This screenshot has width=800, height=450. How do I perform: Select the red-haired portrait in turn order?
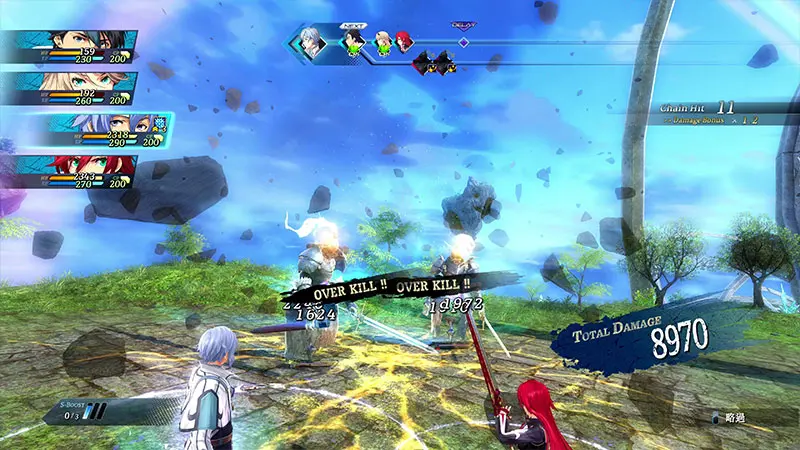click(x=402, y=43)
